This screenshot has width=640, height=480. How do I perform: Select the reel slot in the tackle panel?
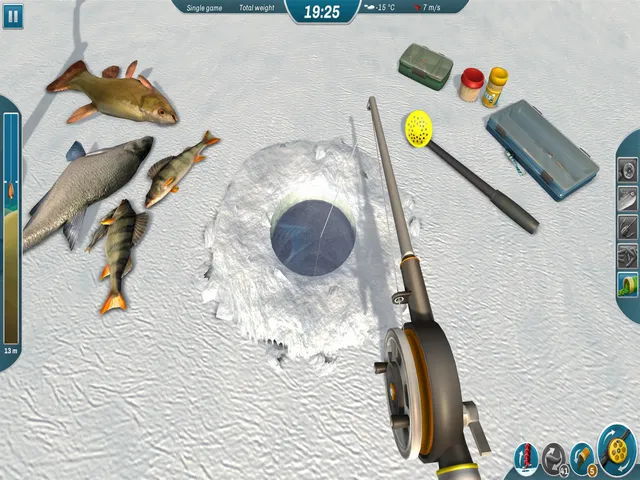[x=628, y=171]
